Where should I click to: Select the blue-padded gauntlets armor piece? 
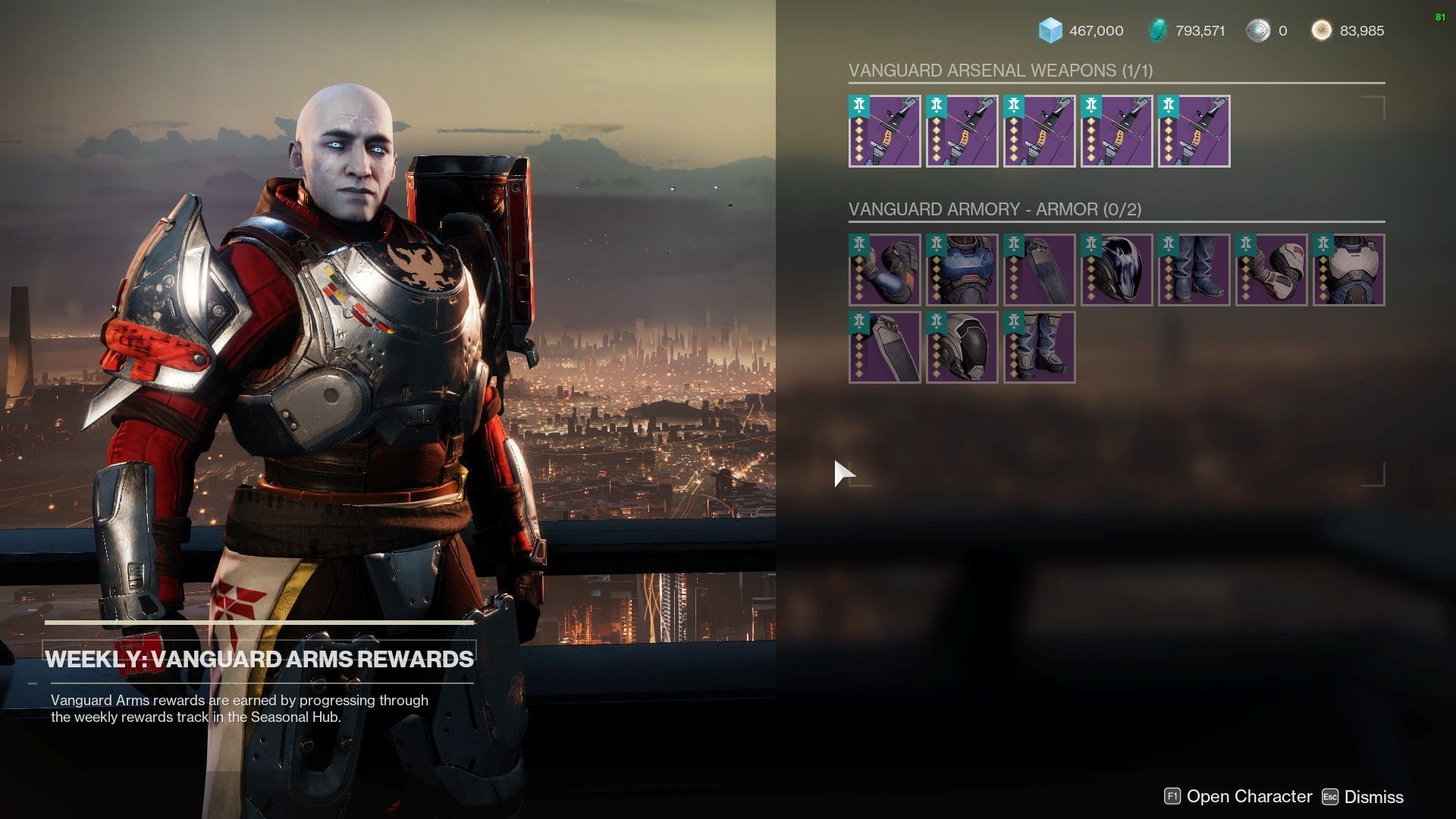pyautogui.click(x=884, y=270)
